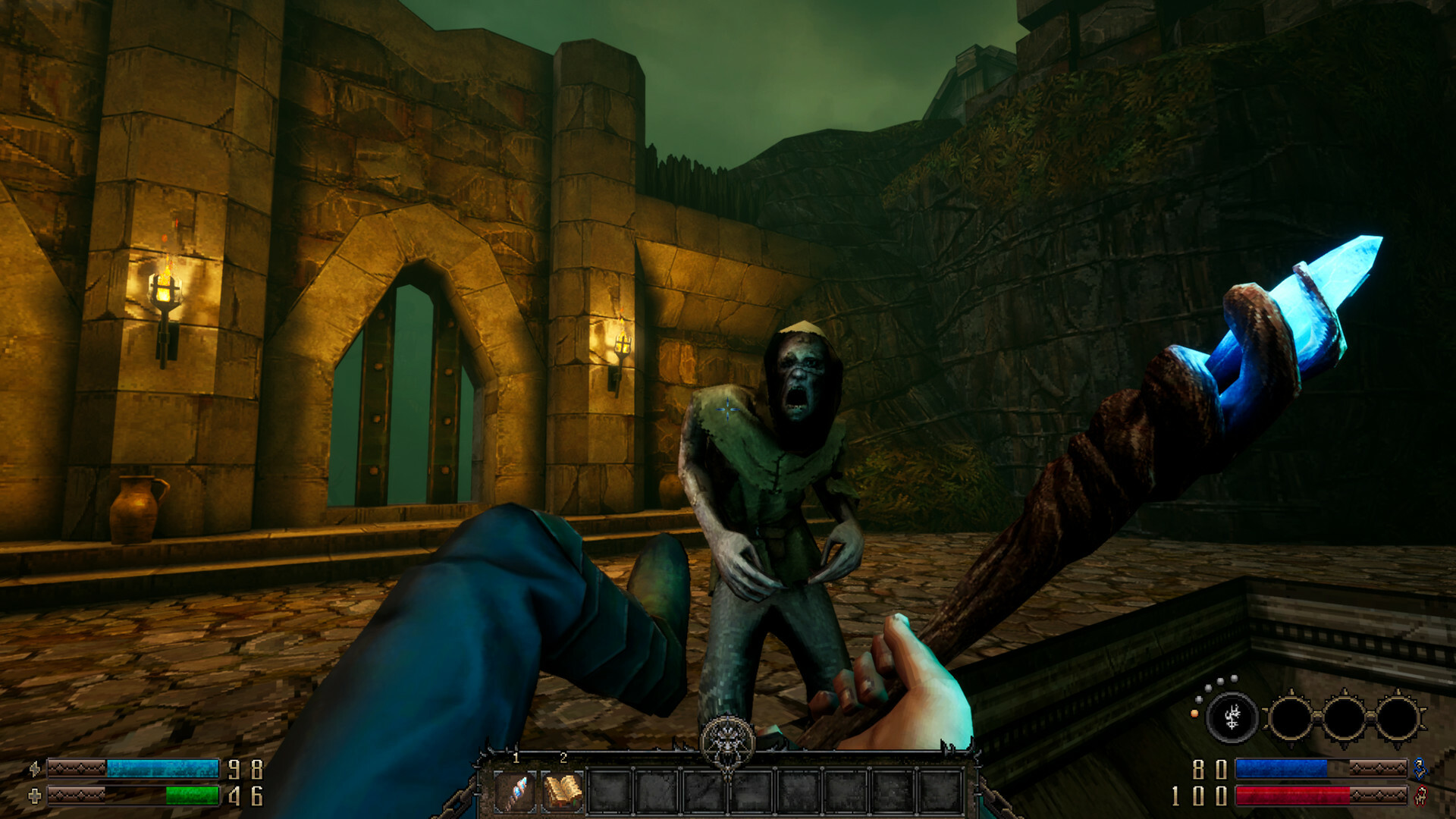Click the lightning stamina icon beside the blue bar
The height and width of the screenshot is (819, 1456).
tap(35, 769)
